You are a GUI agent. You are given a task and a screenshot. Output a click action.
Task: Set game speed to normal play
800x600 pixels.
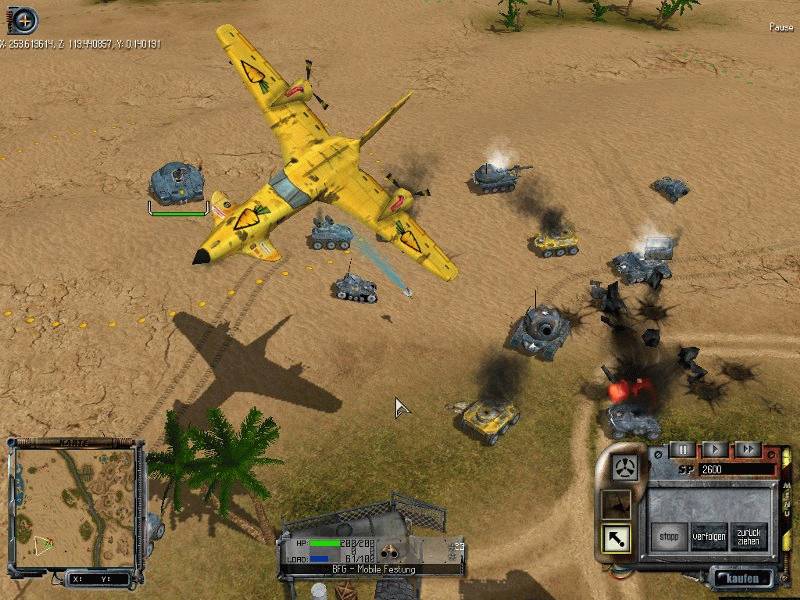click(714, 450)
